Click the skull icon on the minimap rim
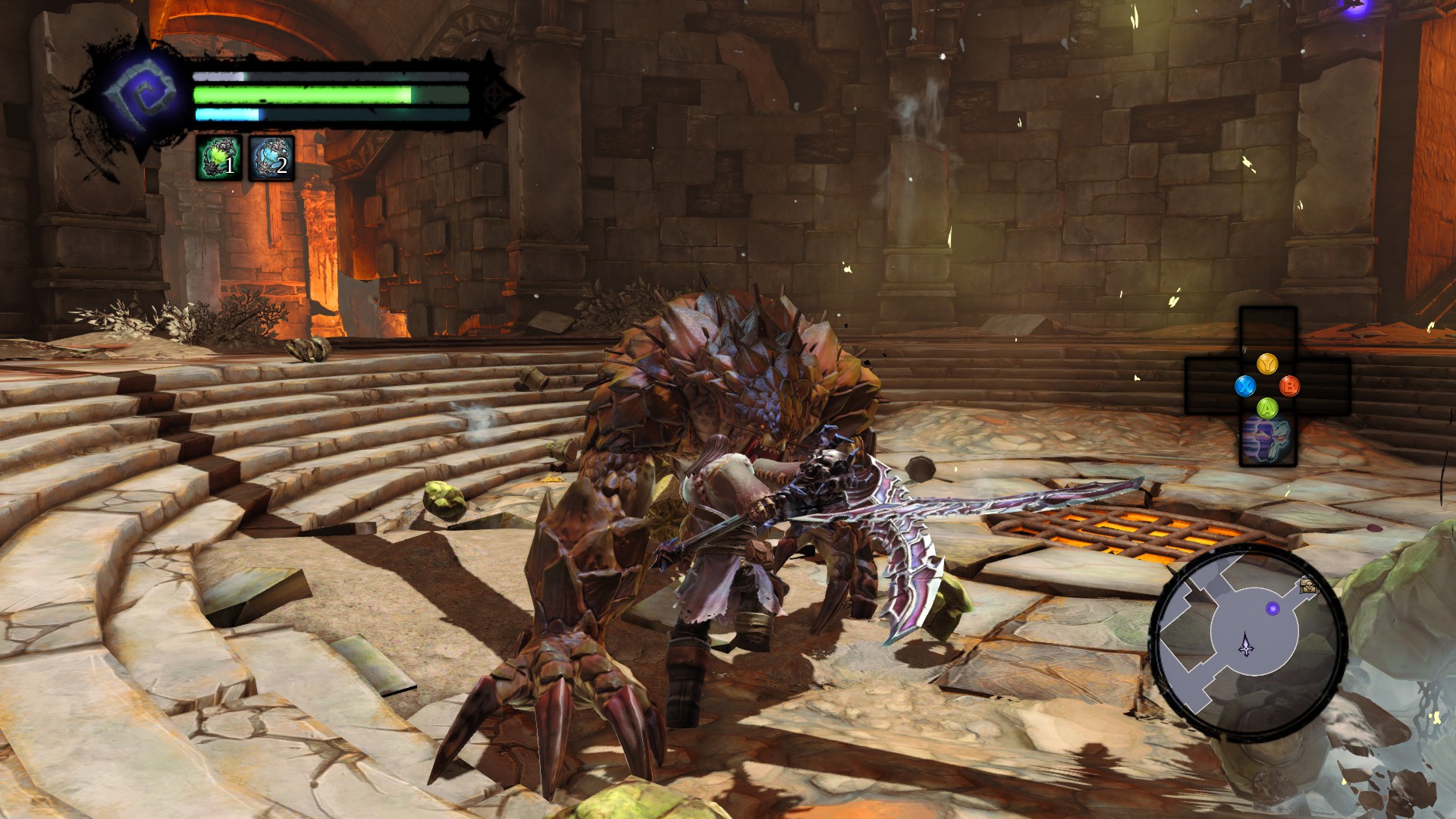 pyautogui.click(x=1308, y=585)
